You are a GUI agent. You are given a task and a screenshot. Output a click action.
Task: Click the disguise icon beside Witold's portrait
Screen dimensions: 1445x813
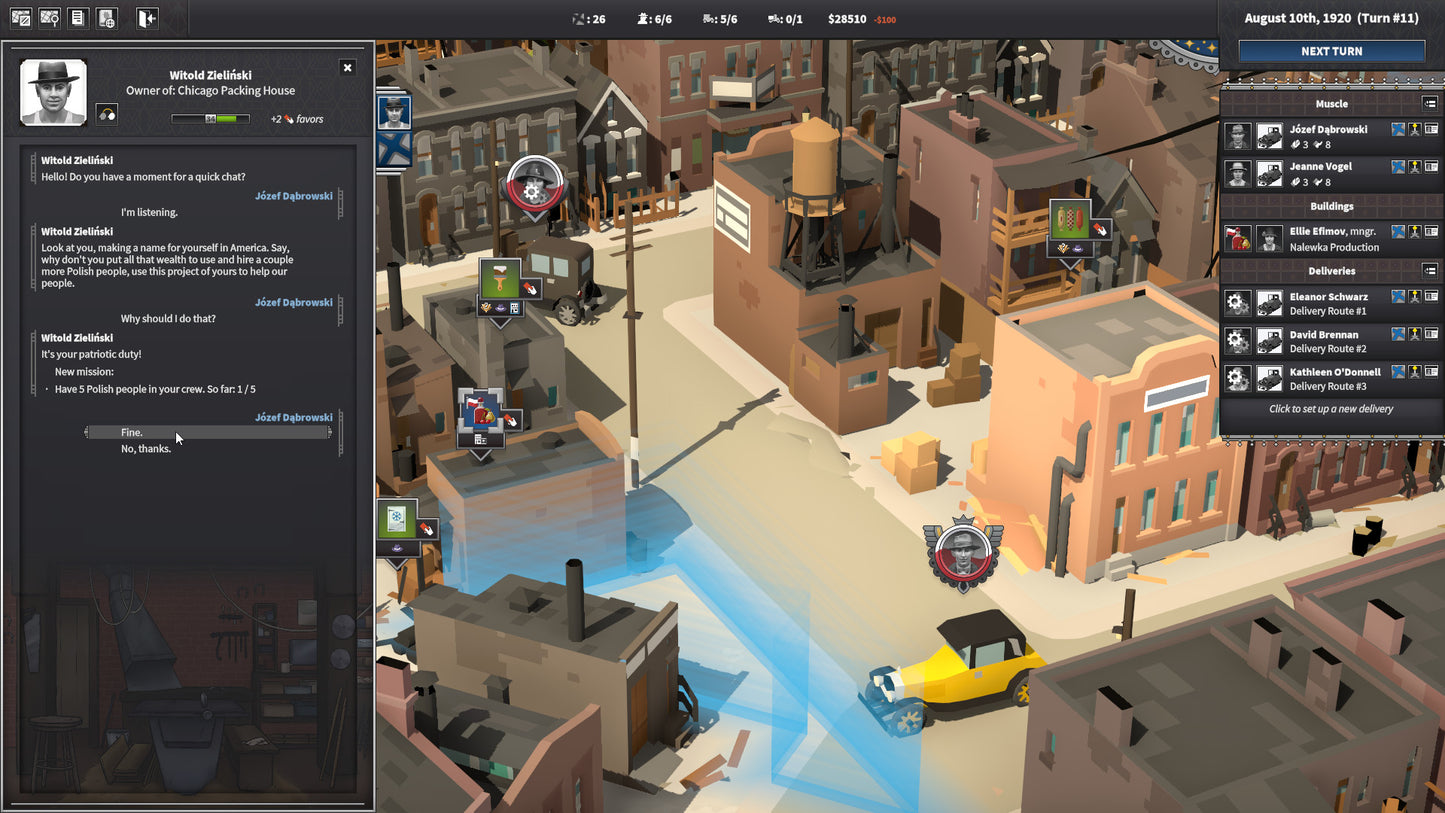pyautogui.click(x=106, y=113)
